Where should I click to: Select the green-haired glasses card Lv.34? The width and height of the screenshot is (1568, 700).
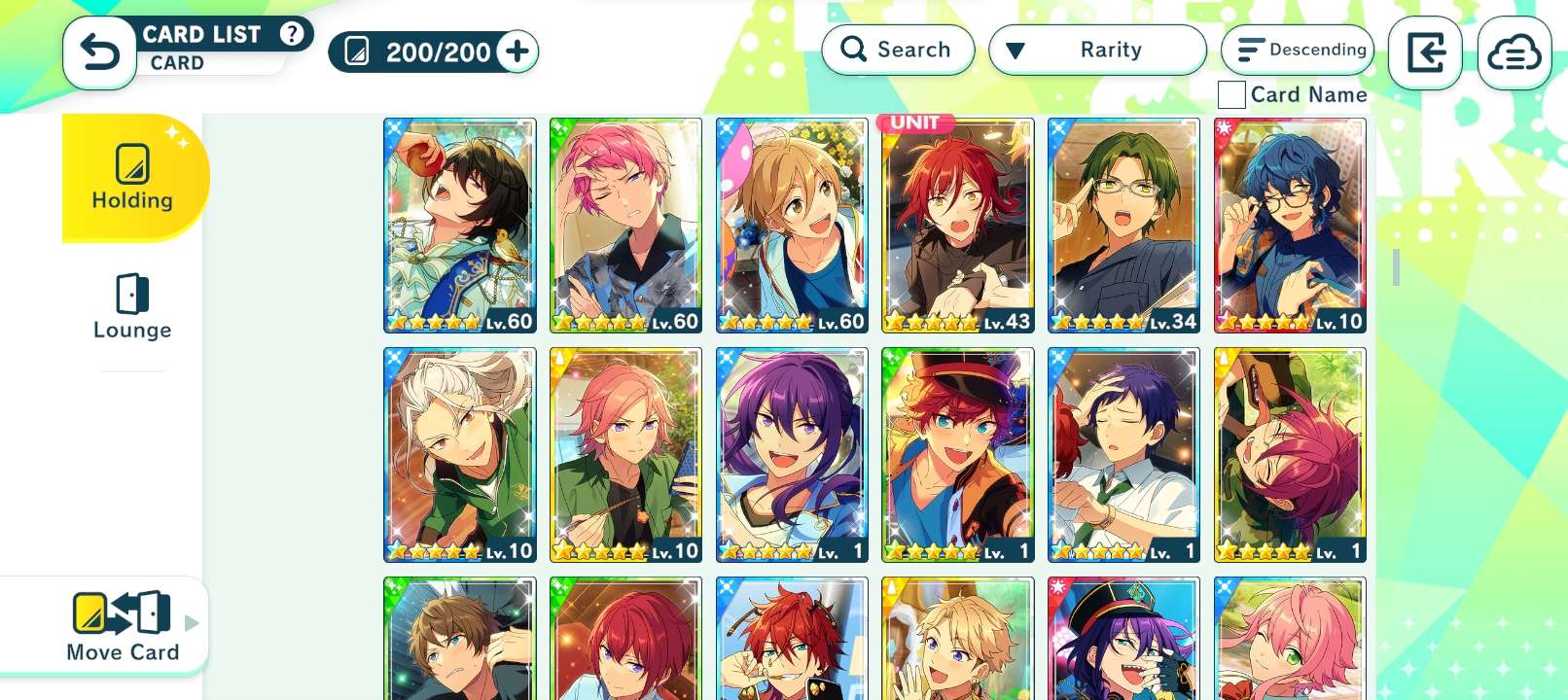pyautogui.click(x=1123, y=226)
